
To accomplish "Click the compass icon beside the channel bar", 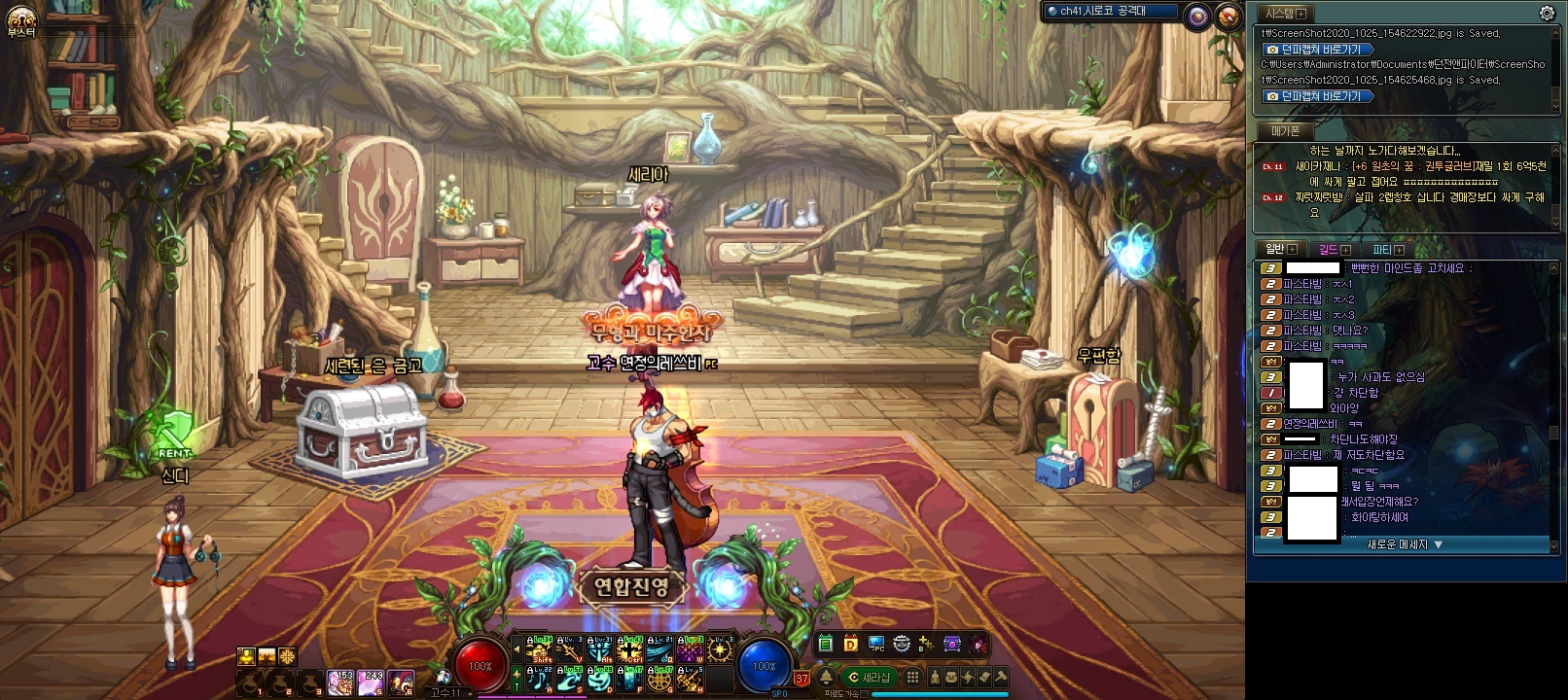I will pyautogui.click(x=1229, y=15).
